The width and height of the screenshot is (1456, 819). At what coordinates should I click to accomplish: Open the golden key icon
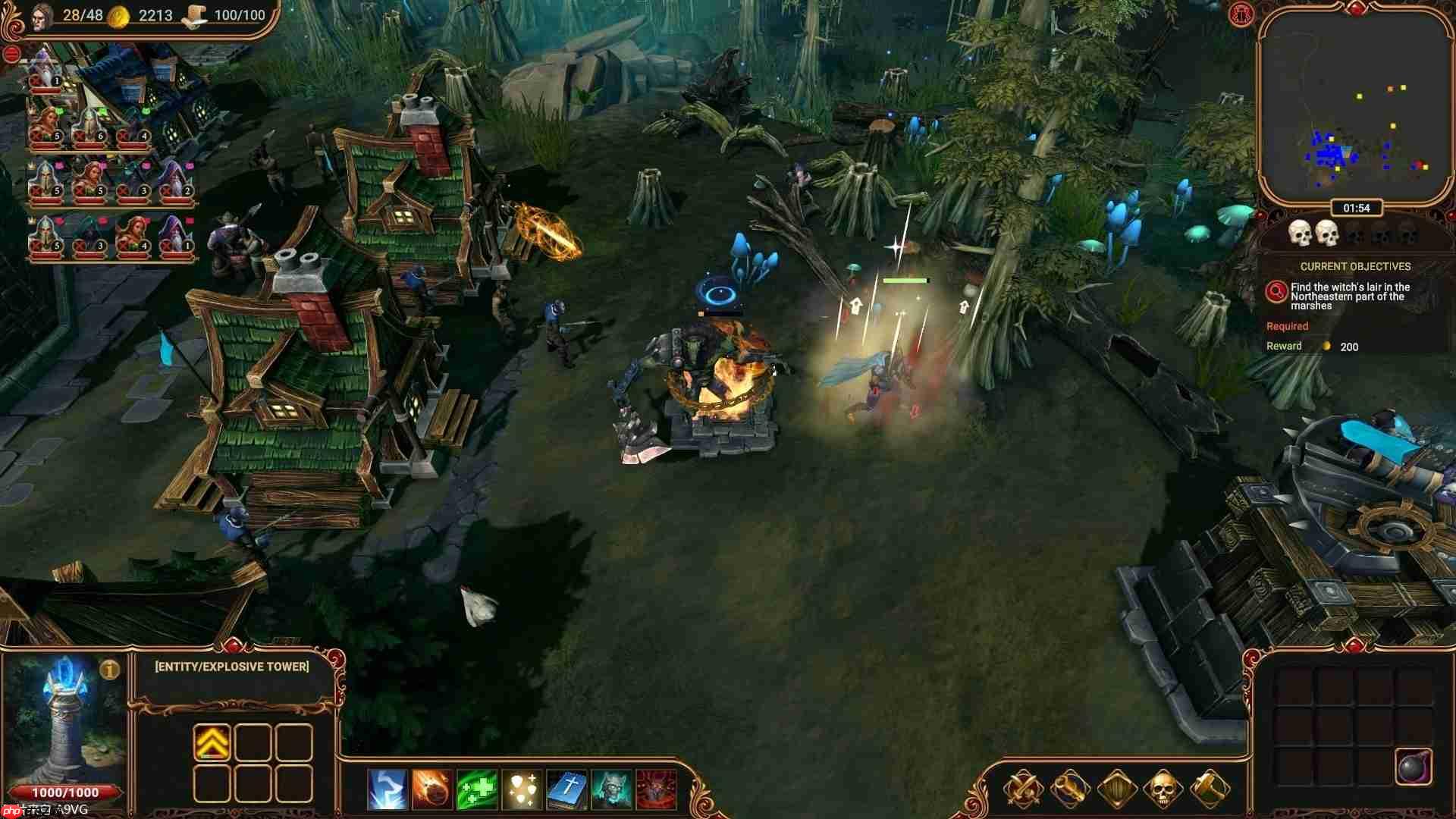(1068, 789)
